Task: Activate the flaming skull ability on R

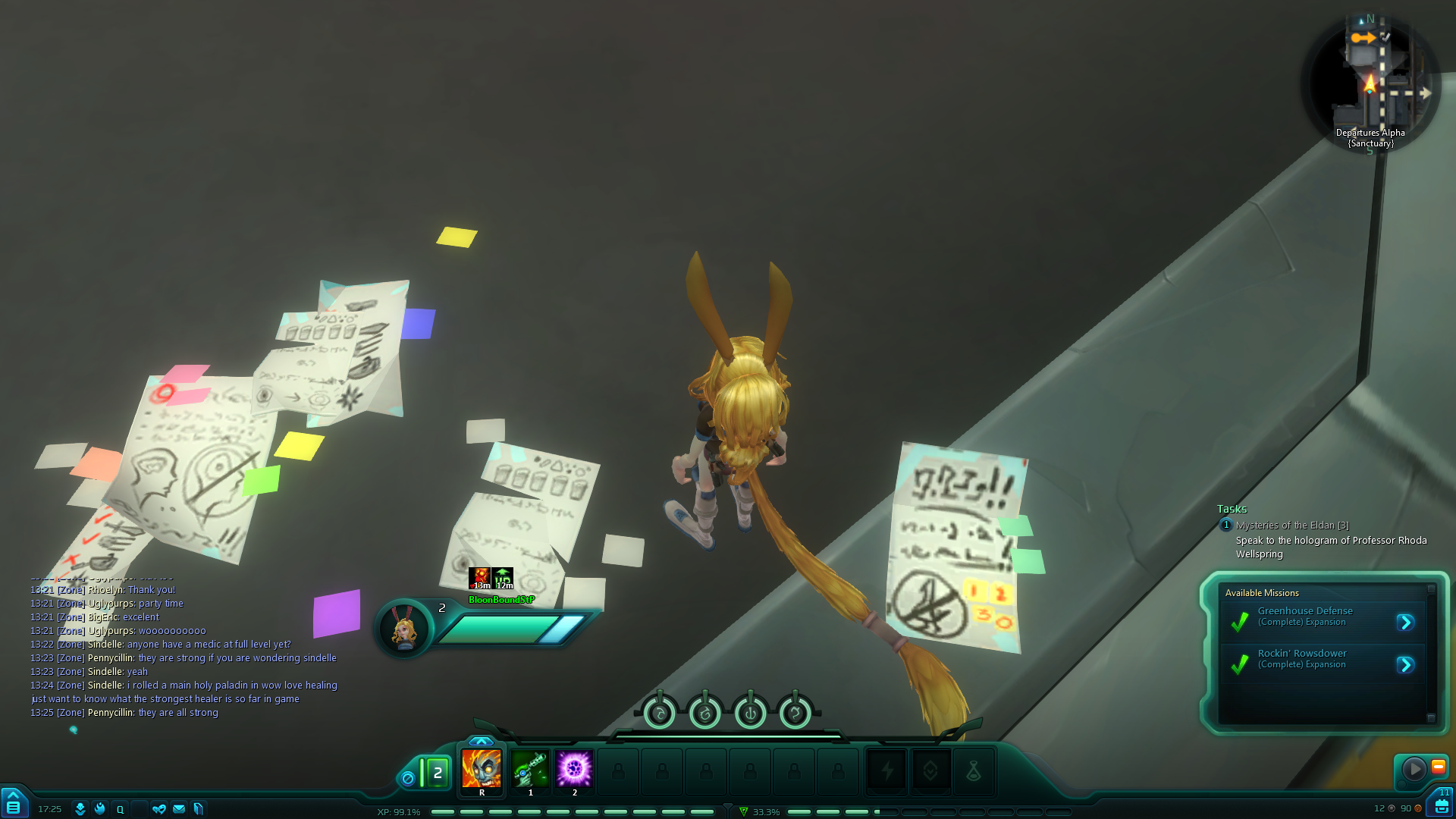Action: 481,769
